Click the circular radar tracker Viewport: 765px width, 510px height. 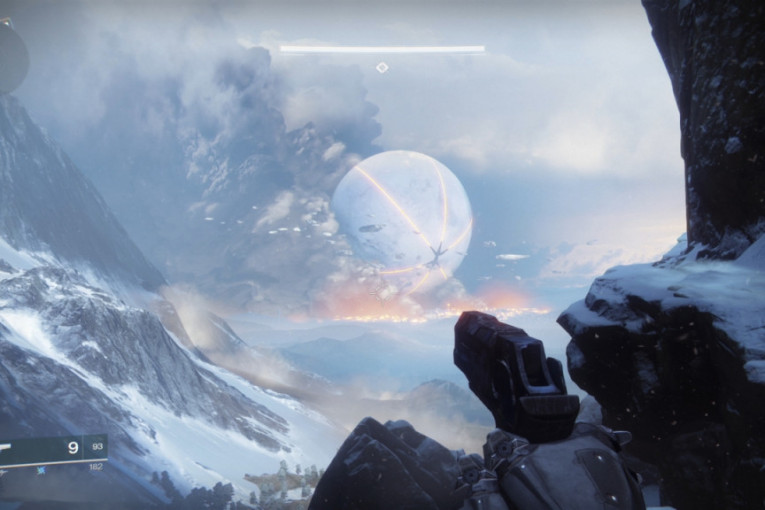pos(11,55)
